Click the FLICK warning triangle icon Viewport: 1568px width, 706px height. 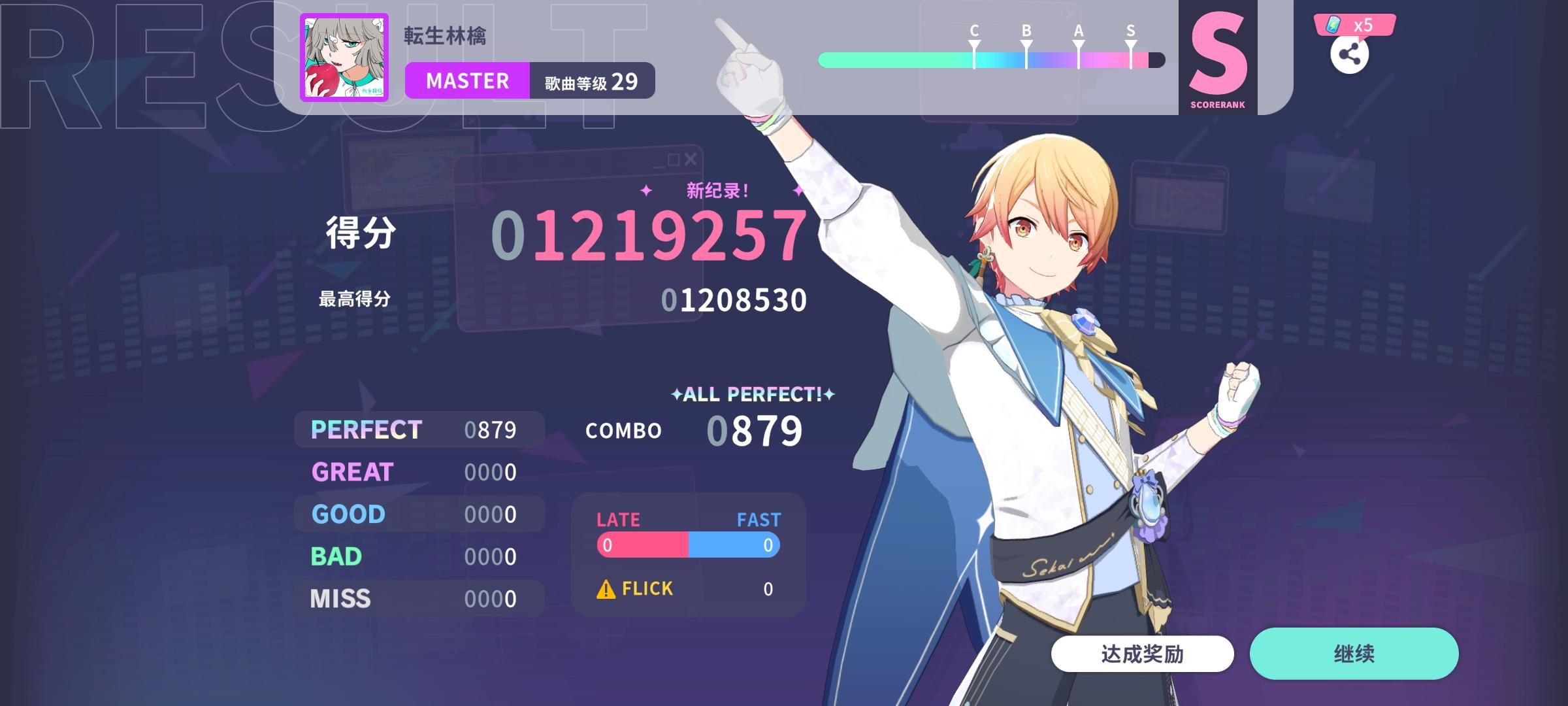[x=606, y=588]
